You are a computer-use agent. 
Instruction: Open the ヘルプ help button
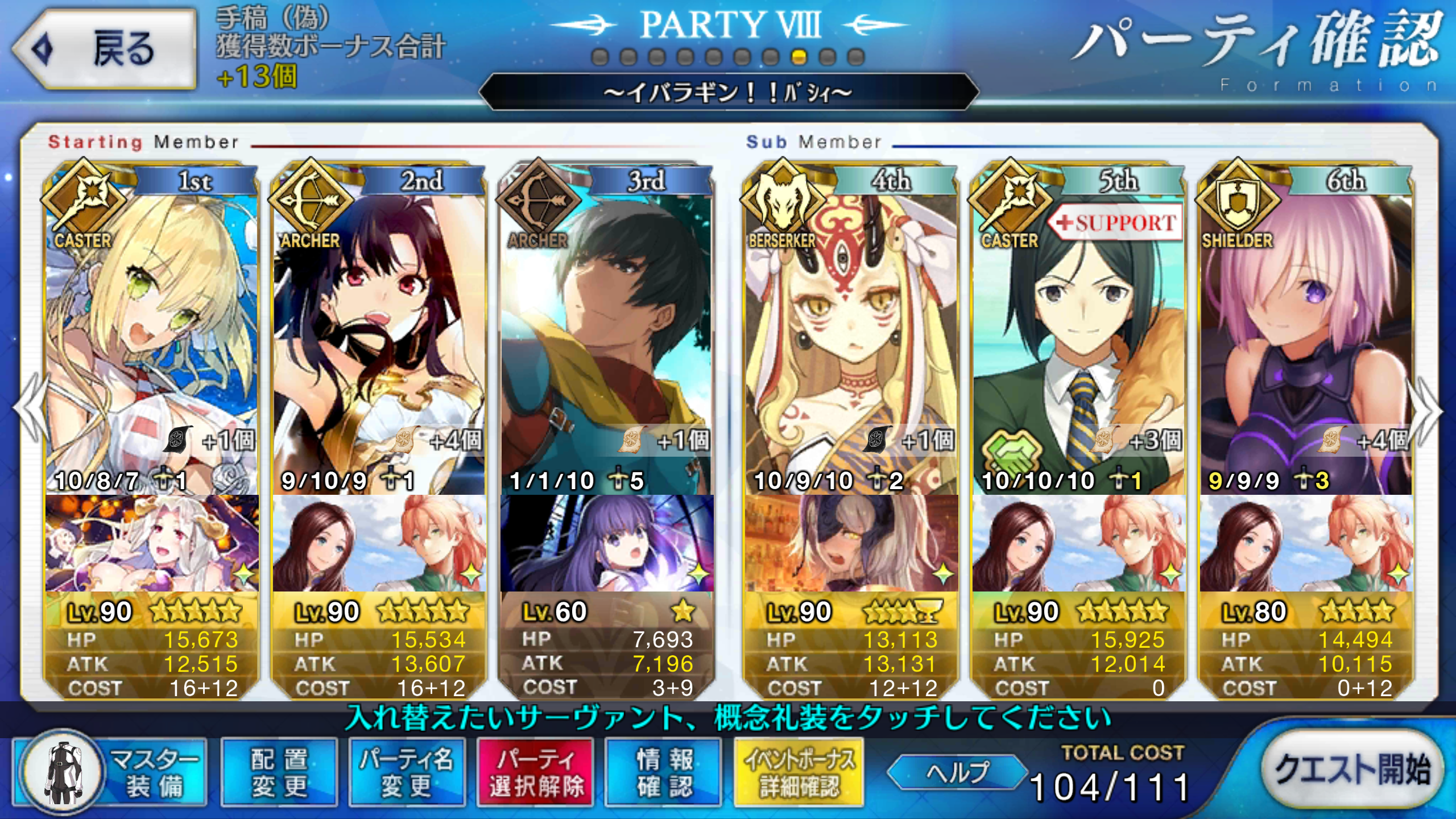click(958, 772)
